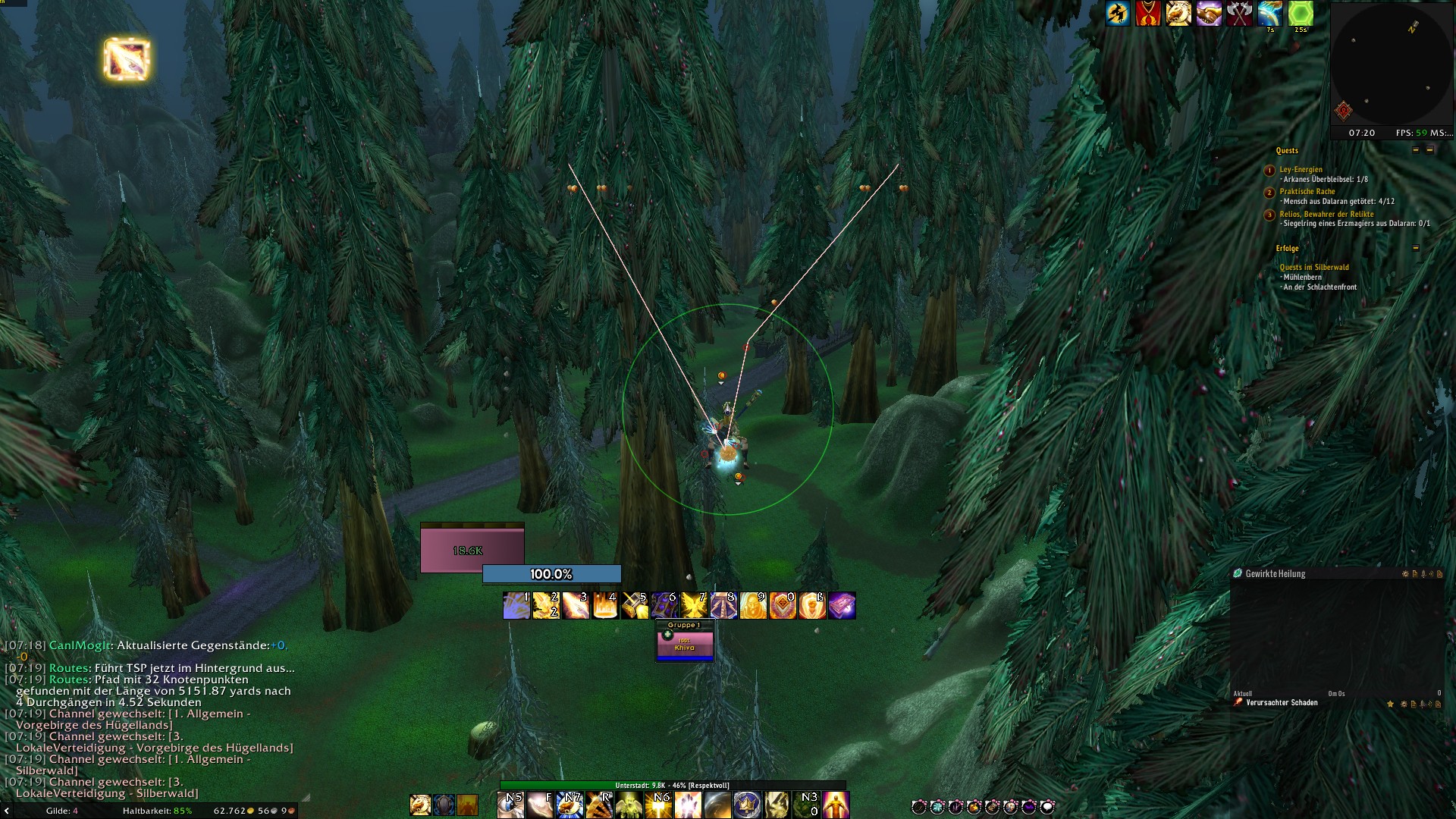Click the Unterstadt reputation bar
1456x819 pixels.
point(672,786)
